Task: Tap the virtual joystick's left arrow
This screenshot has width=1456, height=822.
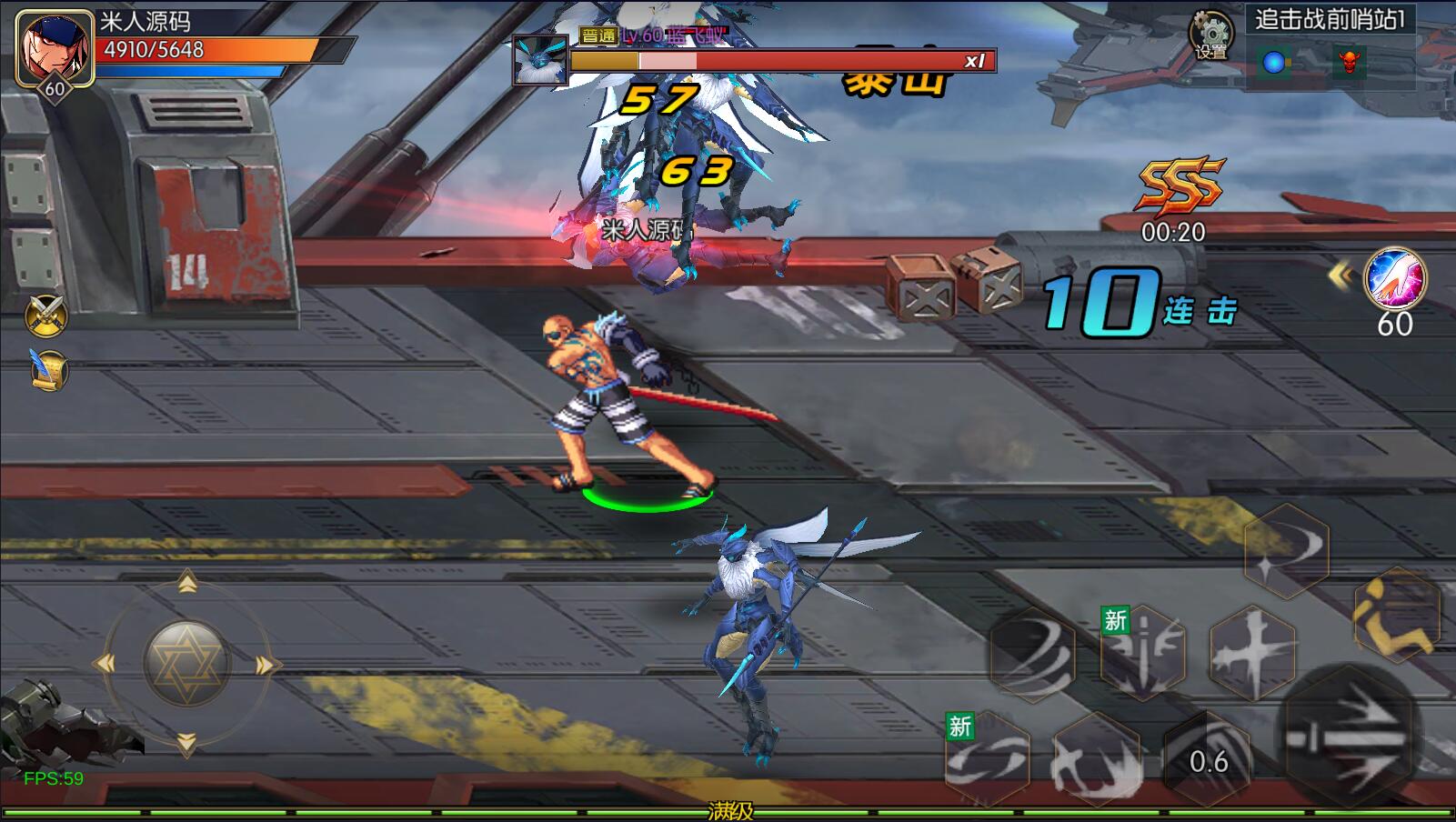Action: point(107,665)
